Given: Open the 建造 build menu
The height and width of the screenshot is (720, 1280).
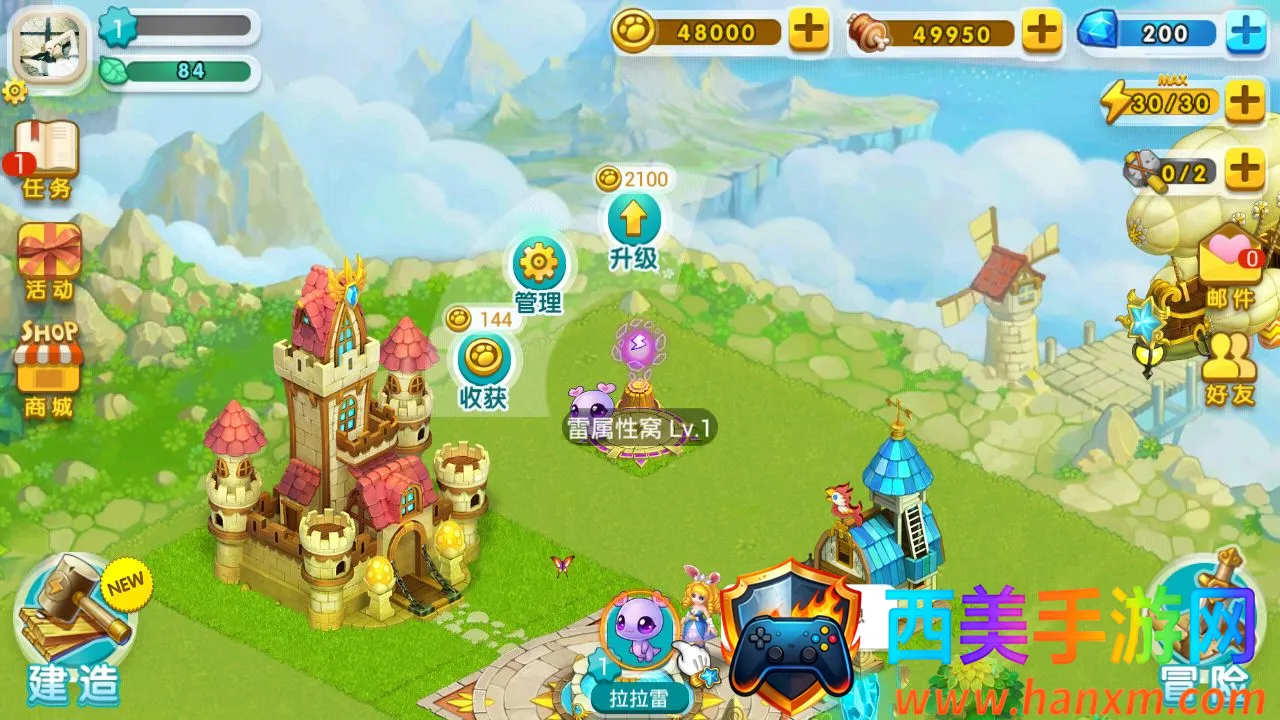Looking at the screenshot, I should 72,632.
